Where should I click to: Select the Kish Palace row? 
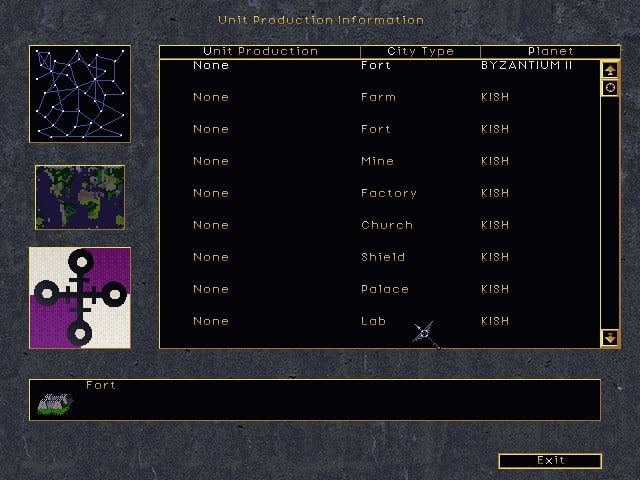(x=378, y=290)
